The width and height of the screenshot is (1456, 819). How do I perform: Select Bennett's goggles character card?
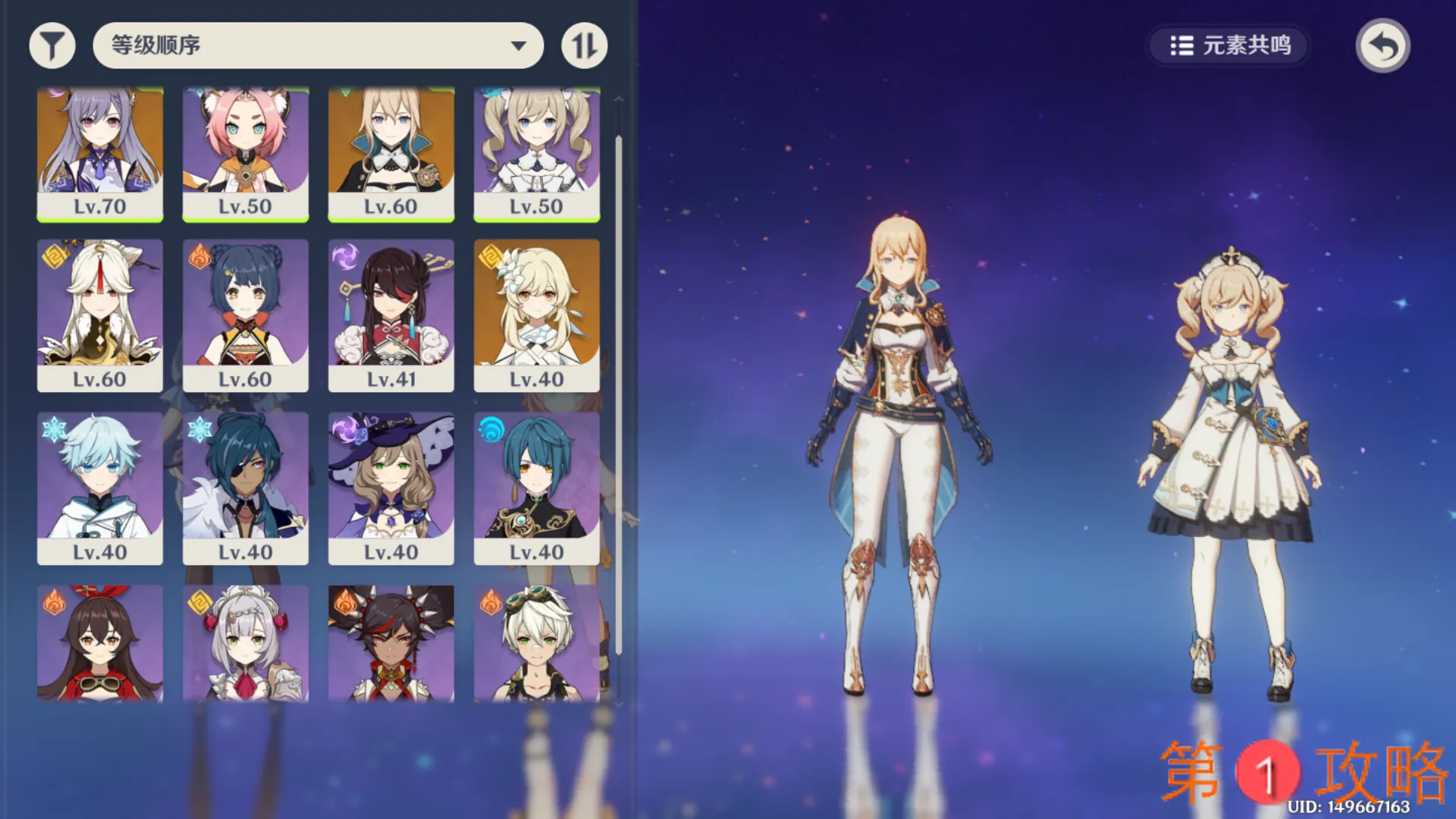click(537, 643)
